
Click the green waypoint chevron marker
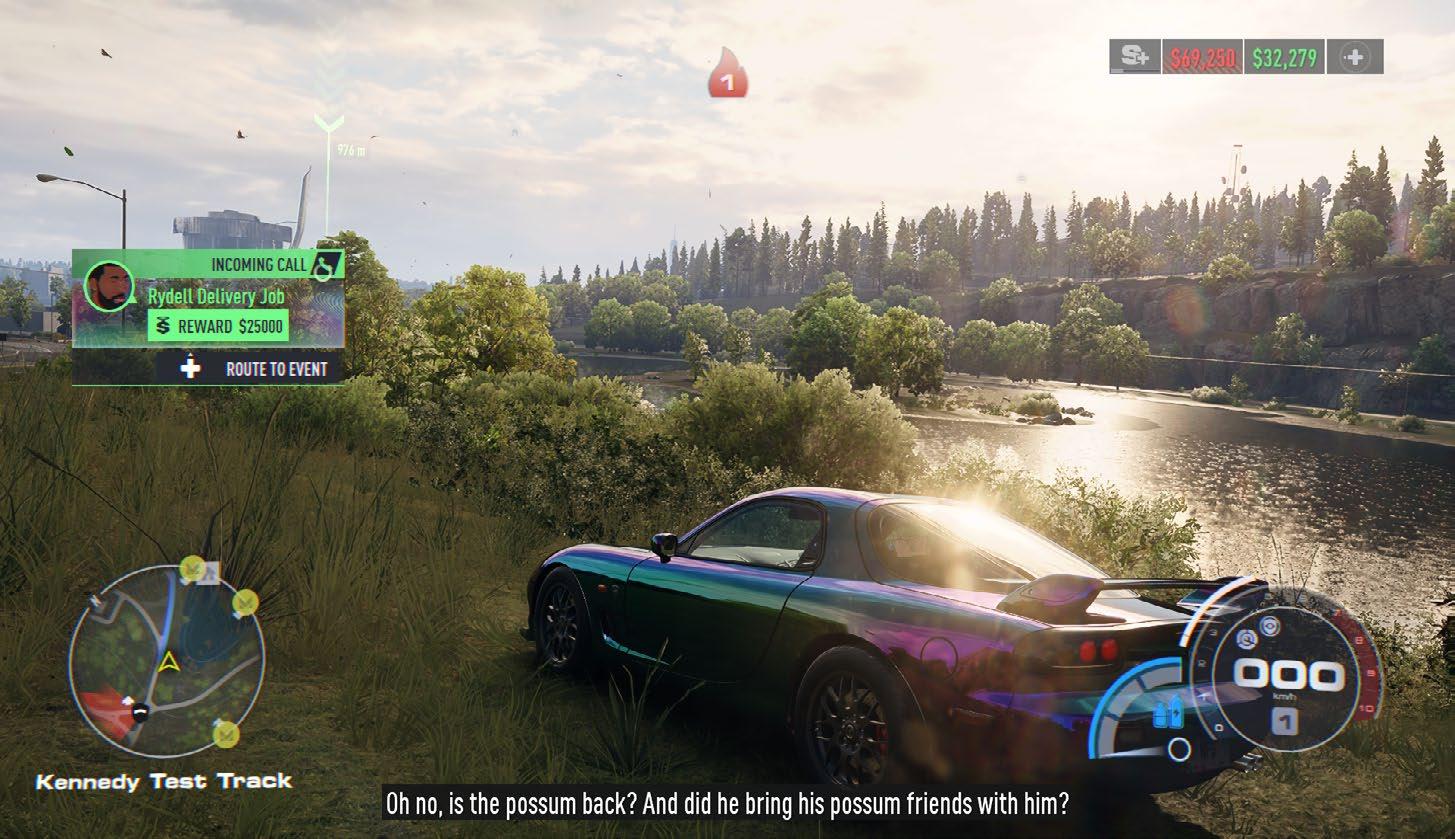(x=329, y=123)
